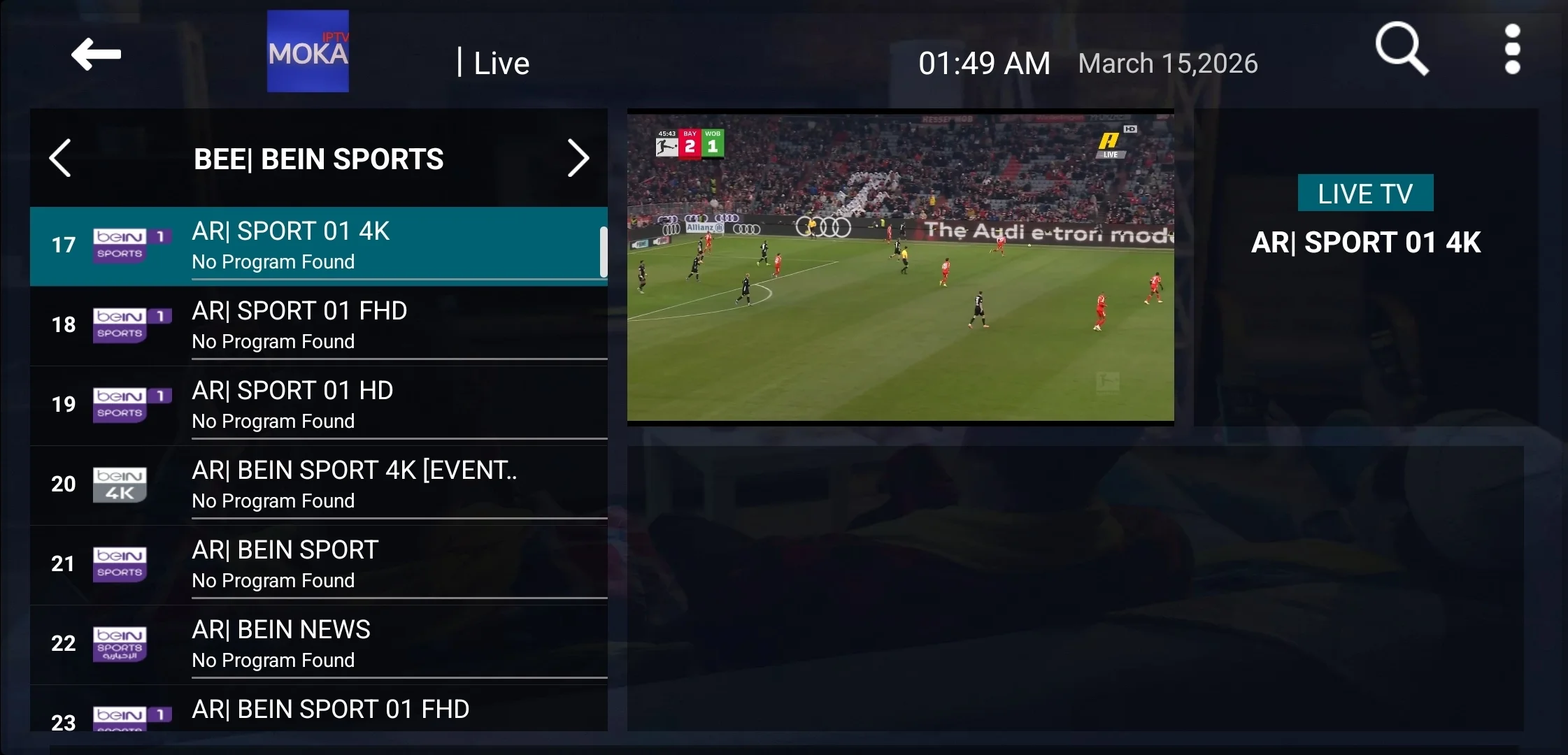
Task: Open the search function
Action: [1402, 48]
